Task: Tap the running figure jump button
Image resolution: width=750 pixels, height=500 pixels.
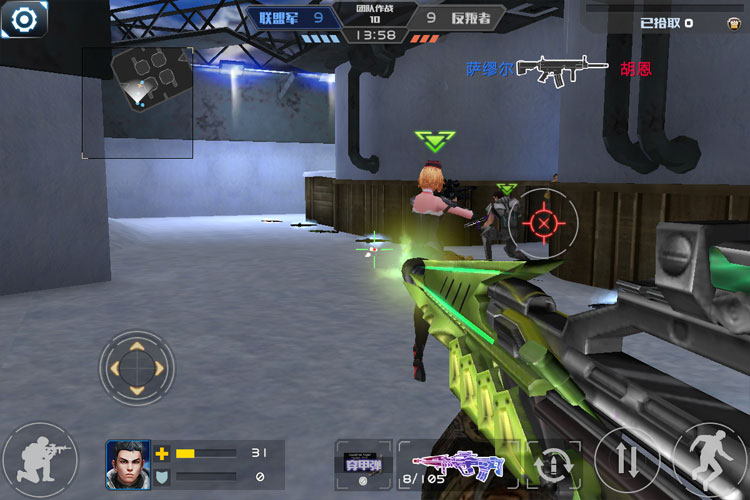Action: tap(708, 460)
